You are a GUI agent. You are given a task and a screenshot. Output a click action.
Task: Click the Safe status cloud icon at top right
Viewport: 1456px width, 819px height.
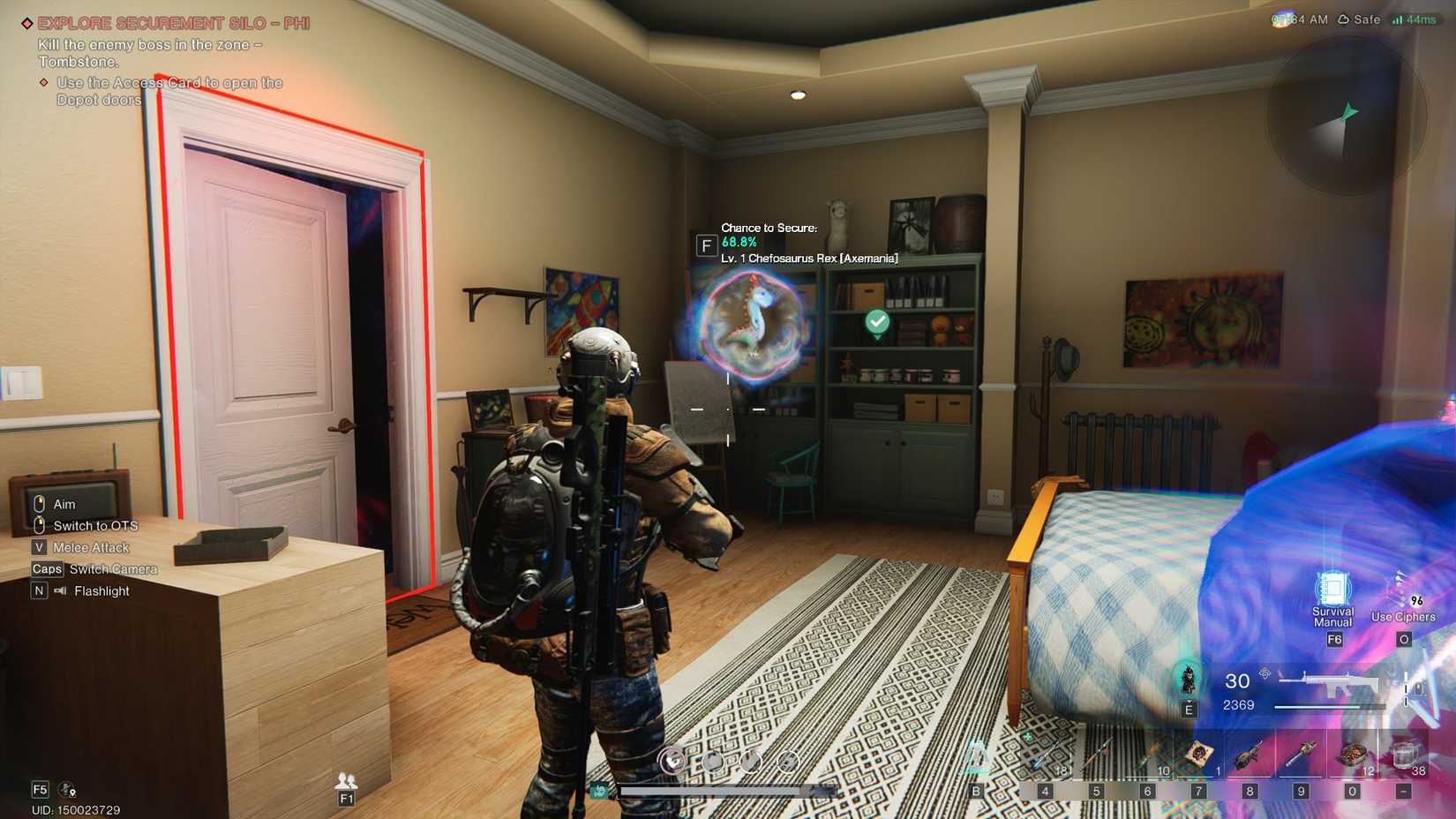click(1345, 19)
